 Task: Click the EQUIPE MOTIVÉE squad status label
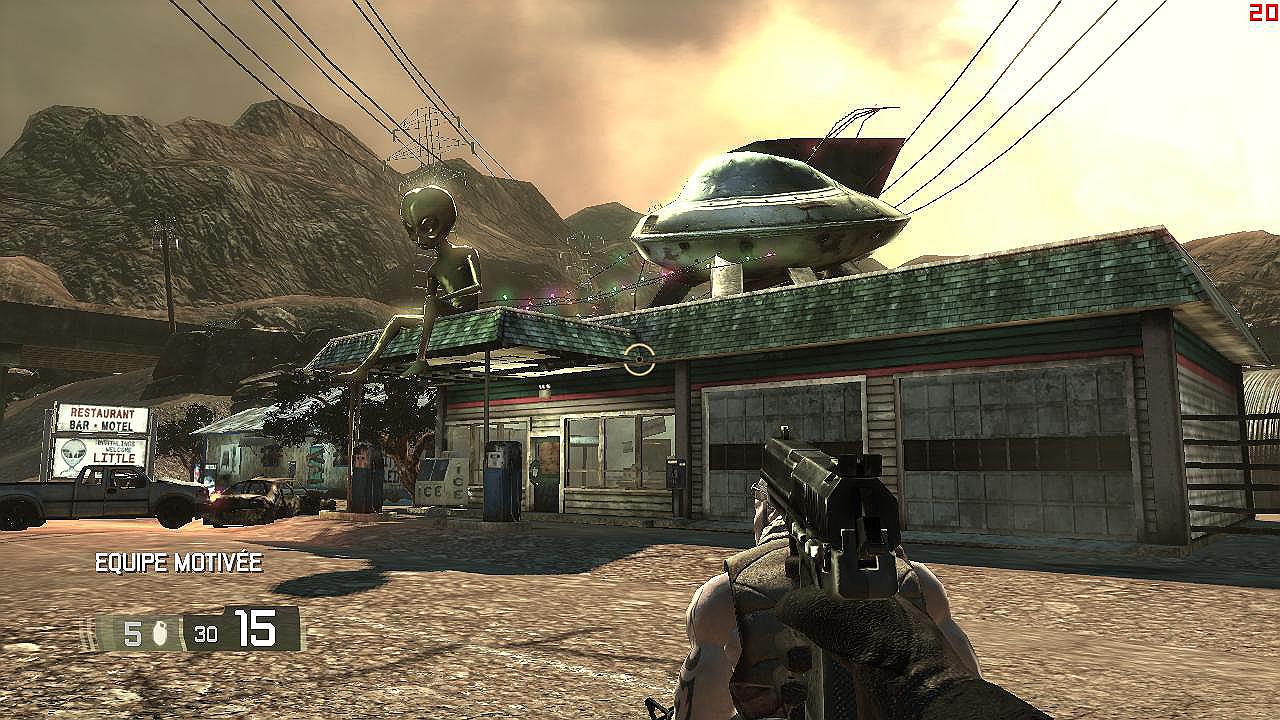176,563
